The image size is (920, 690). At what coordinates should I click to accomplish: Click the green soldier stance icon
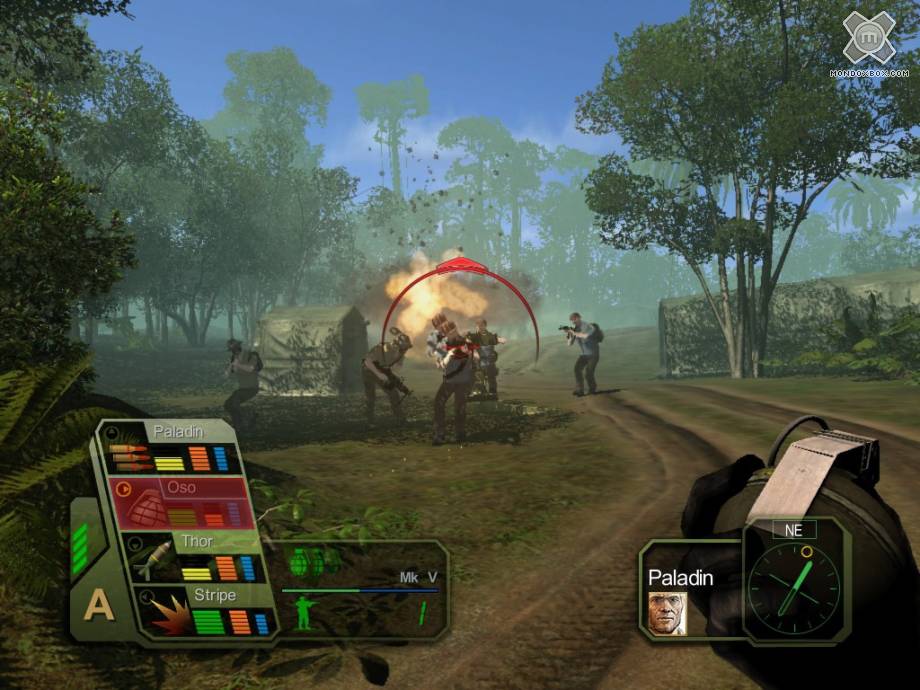tap(303, 613)
